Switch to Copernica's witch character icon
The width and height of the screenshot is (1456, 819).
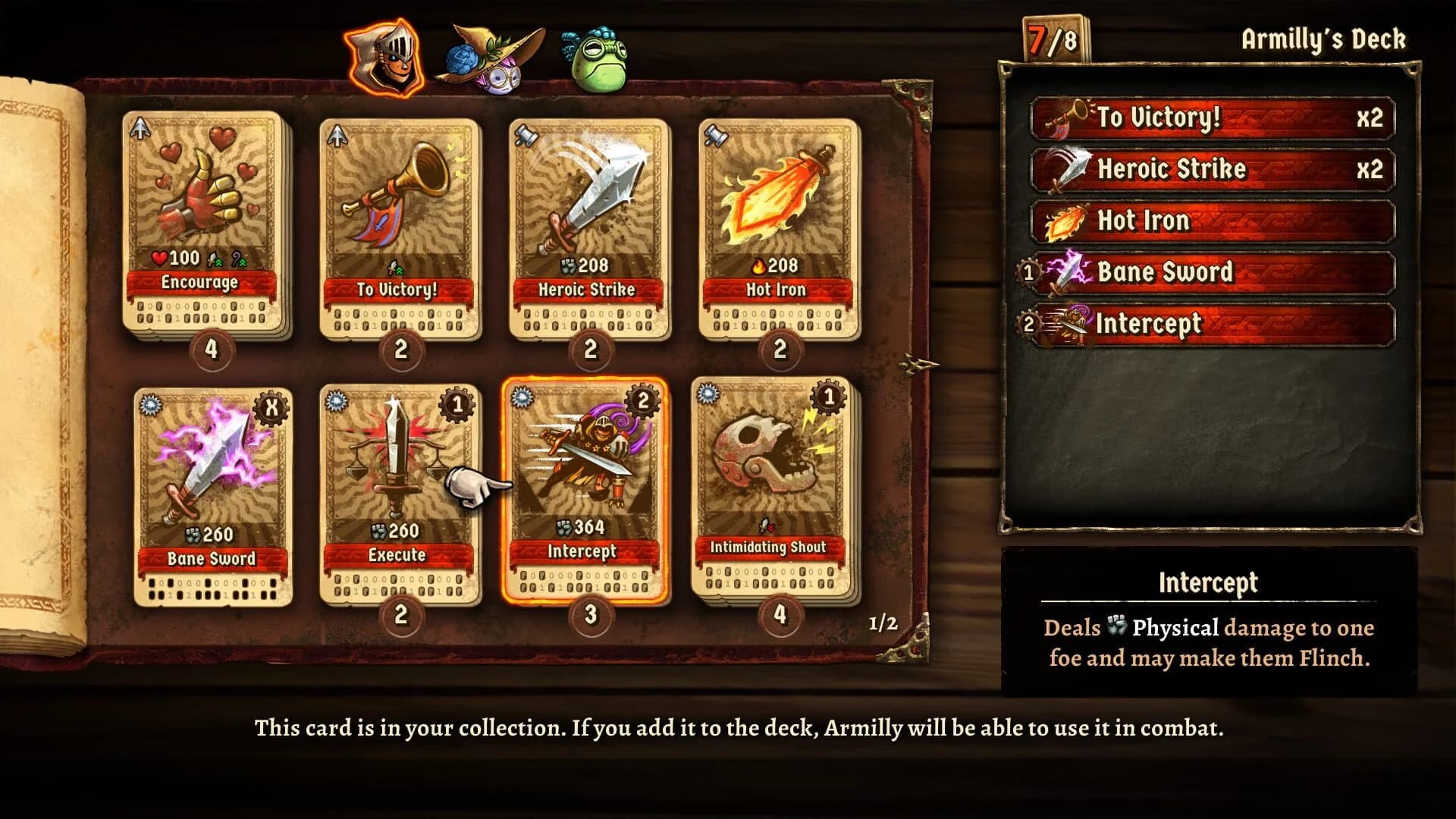point(493,57)
